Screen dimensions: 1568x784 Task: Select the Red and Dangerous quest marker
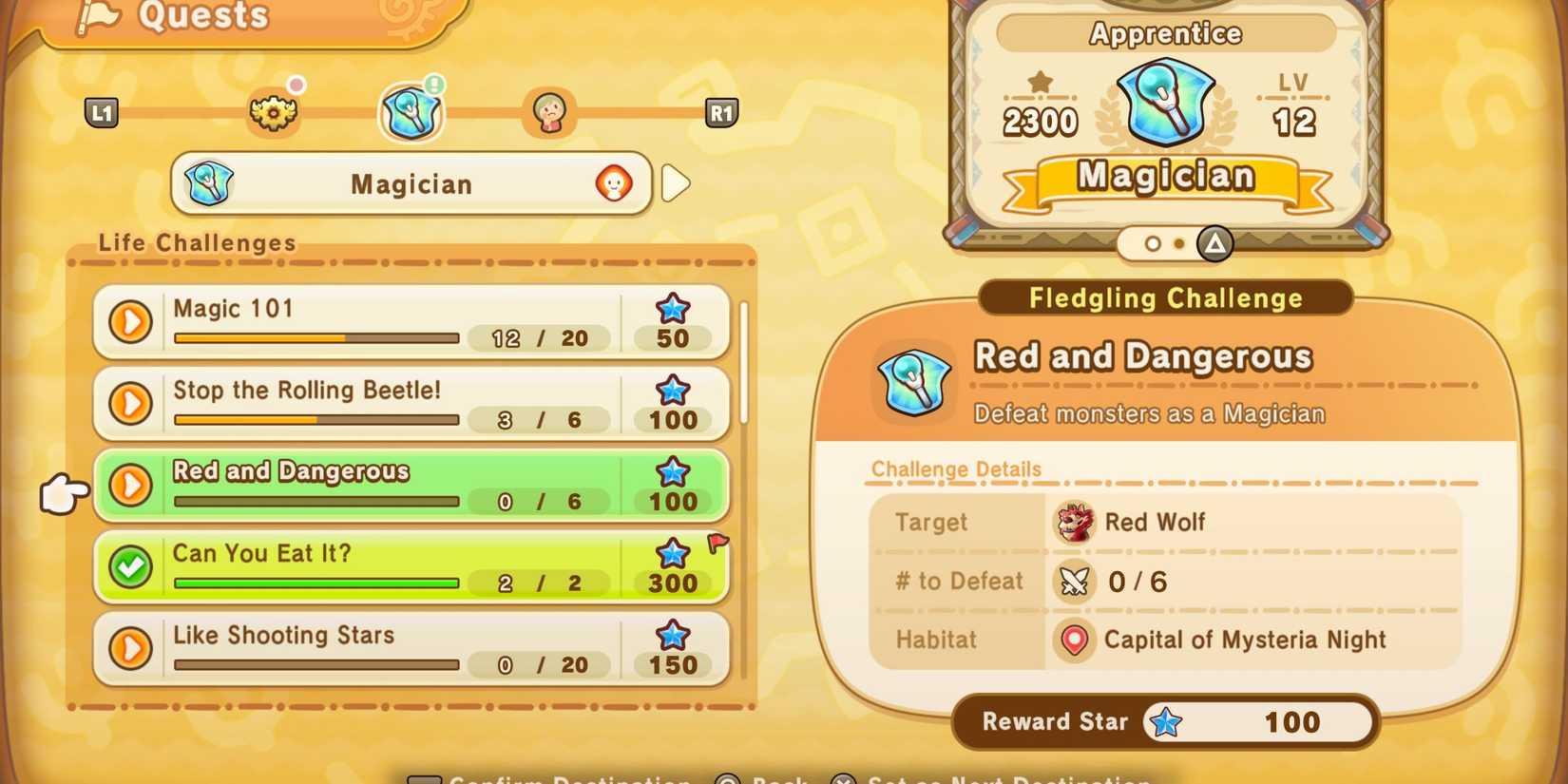point(130,486)
